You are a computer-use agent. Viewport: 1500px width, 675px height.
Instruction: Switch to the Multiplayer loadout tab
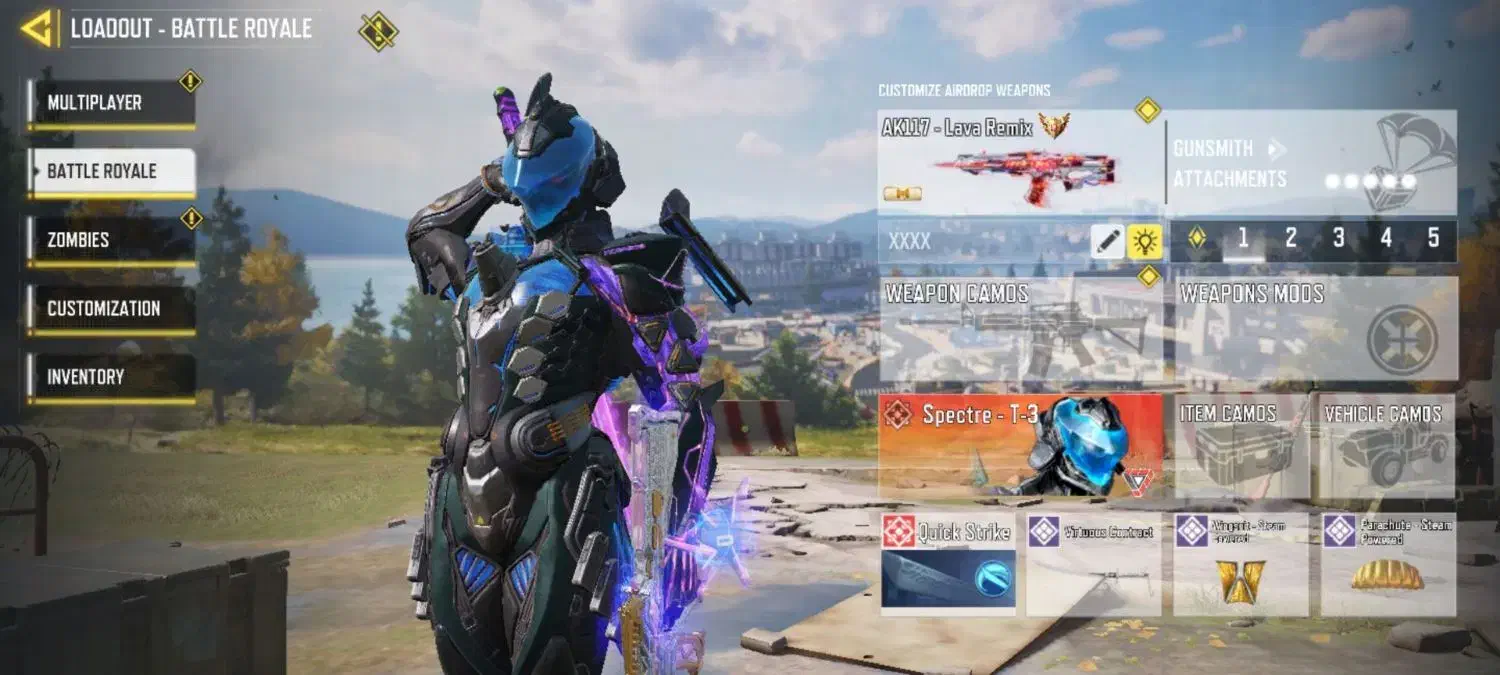(x=111, y=103)
